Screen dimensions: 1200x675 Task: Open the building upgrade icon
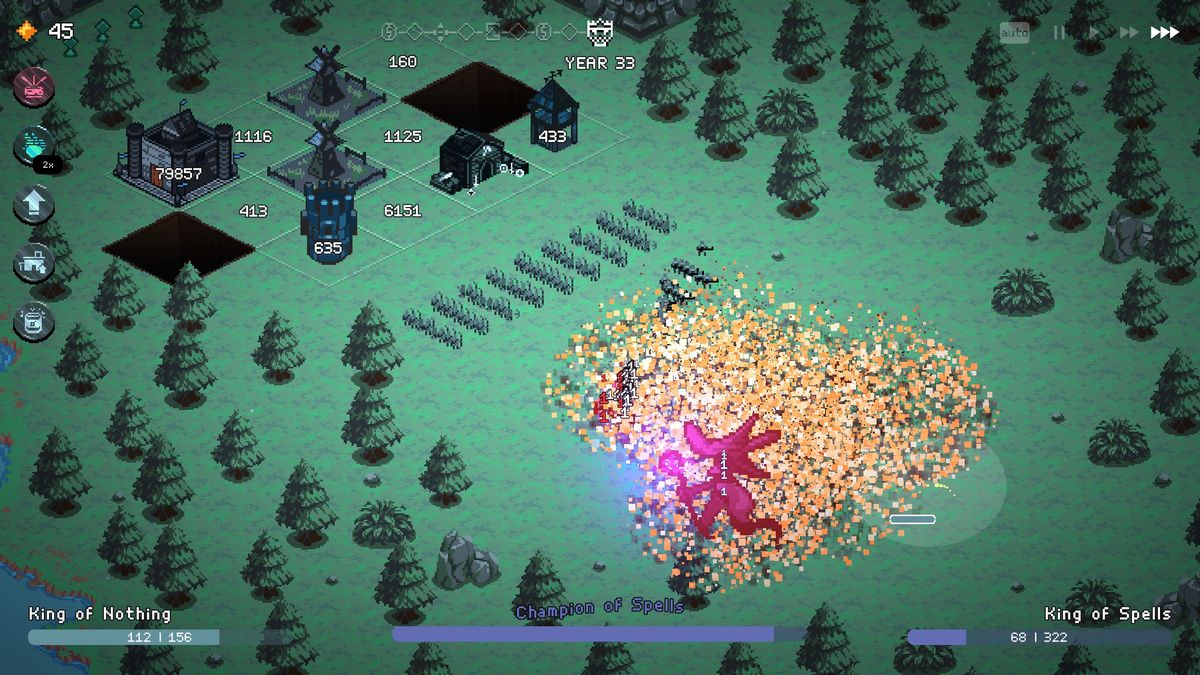click(x=34, y=264)
